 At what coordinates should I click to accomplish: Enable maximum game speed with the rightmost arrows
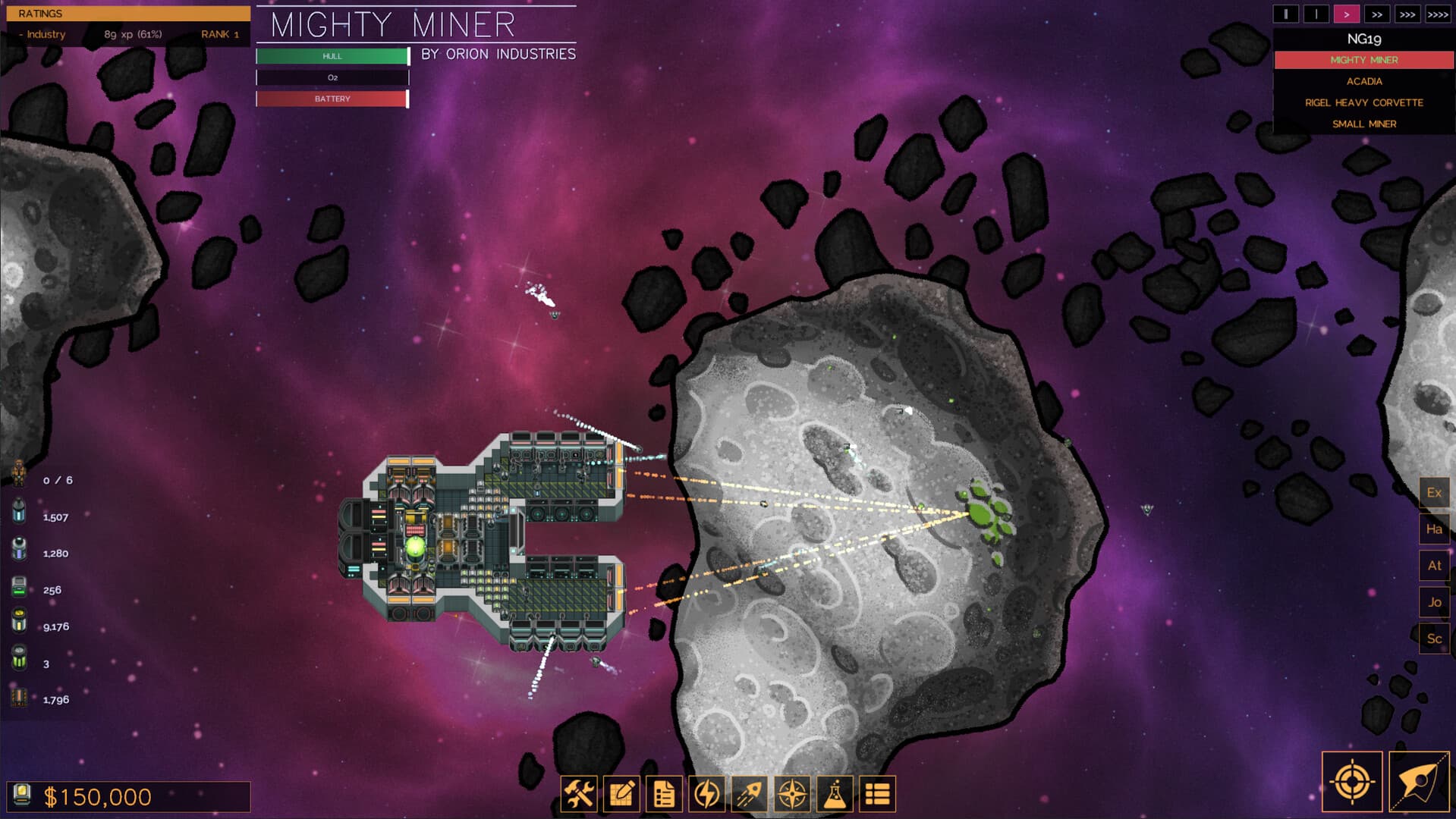coord(1439,13)
